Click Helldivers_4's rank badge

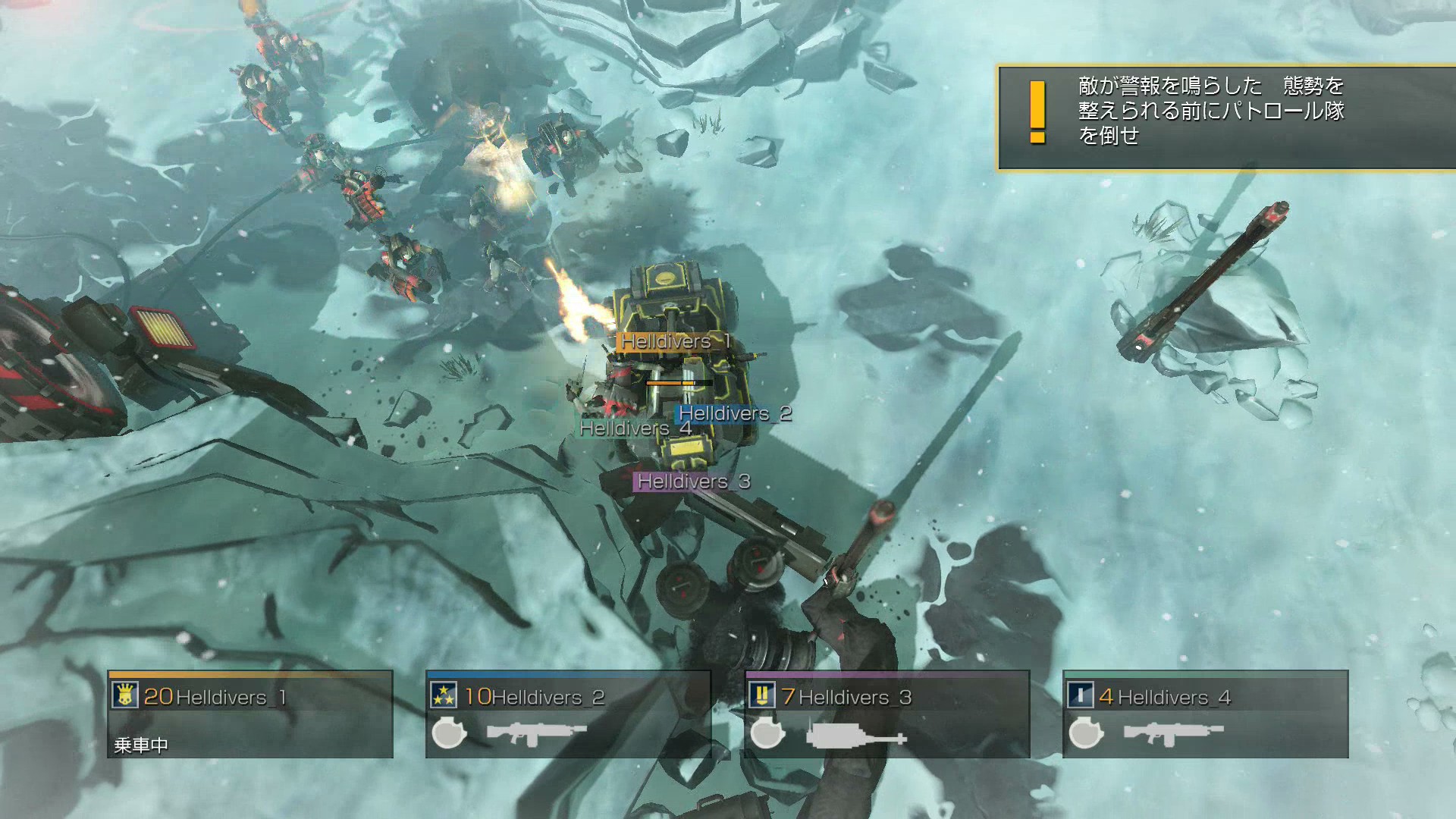[1081, 695]
